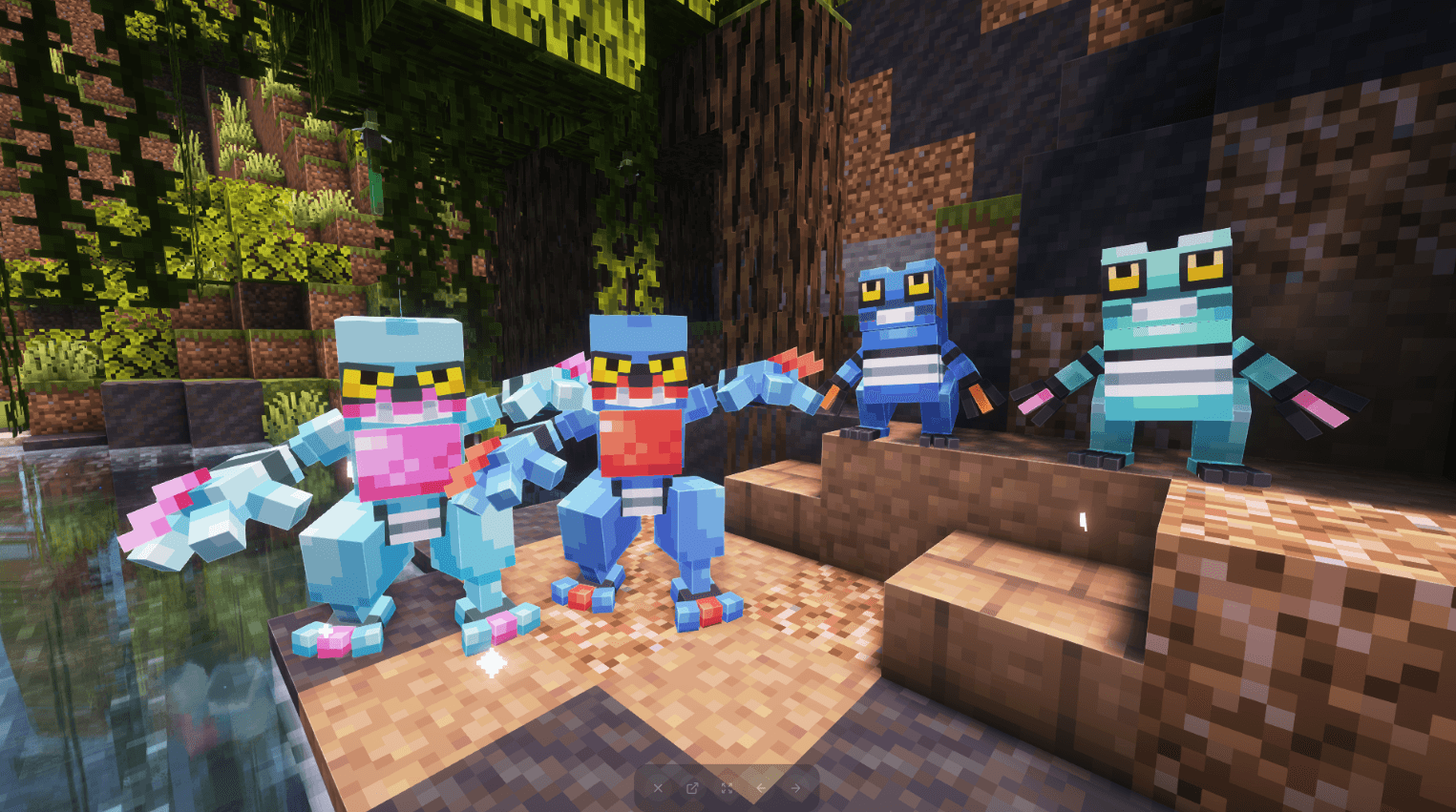
Task: Click the right arrow navigation icon
Action: pos(794,788)
